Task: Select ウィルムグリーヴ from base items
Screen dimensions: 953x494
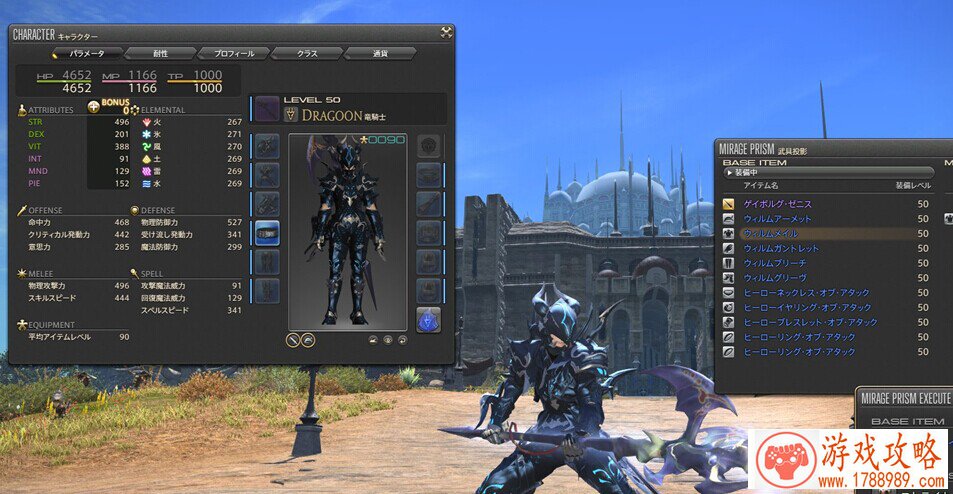Action: point(774,278)
